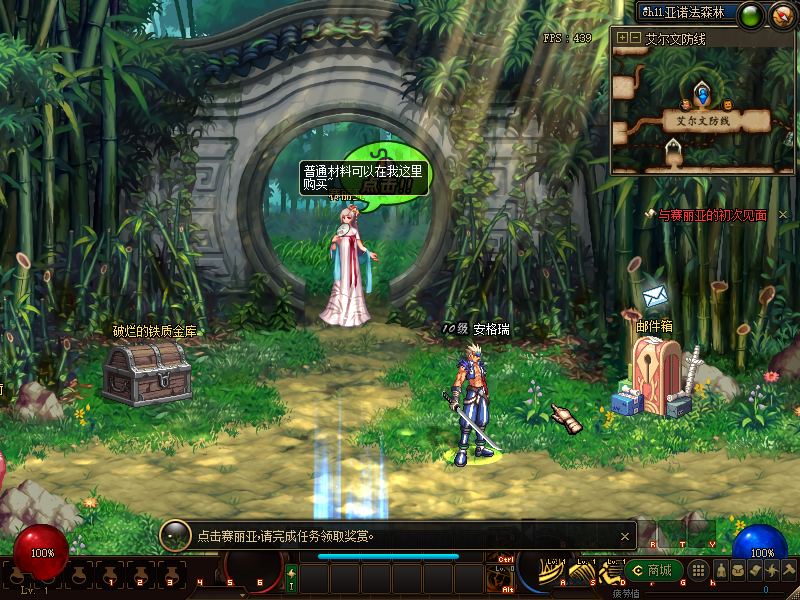Open the 商城 shop button
This screenshot has height=600, width=800.
coord(653,570)
